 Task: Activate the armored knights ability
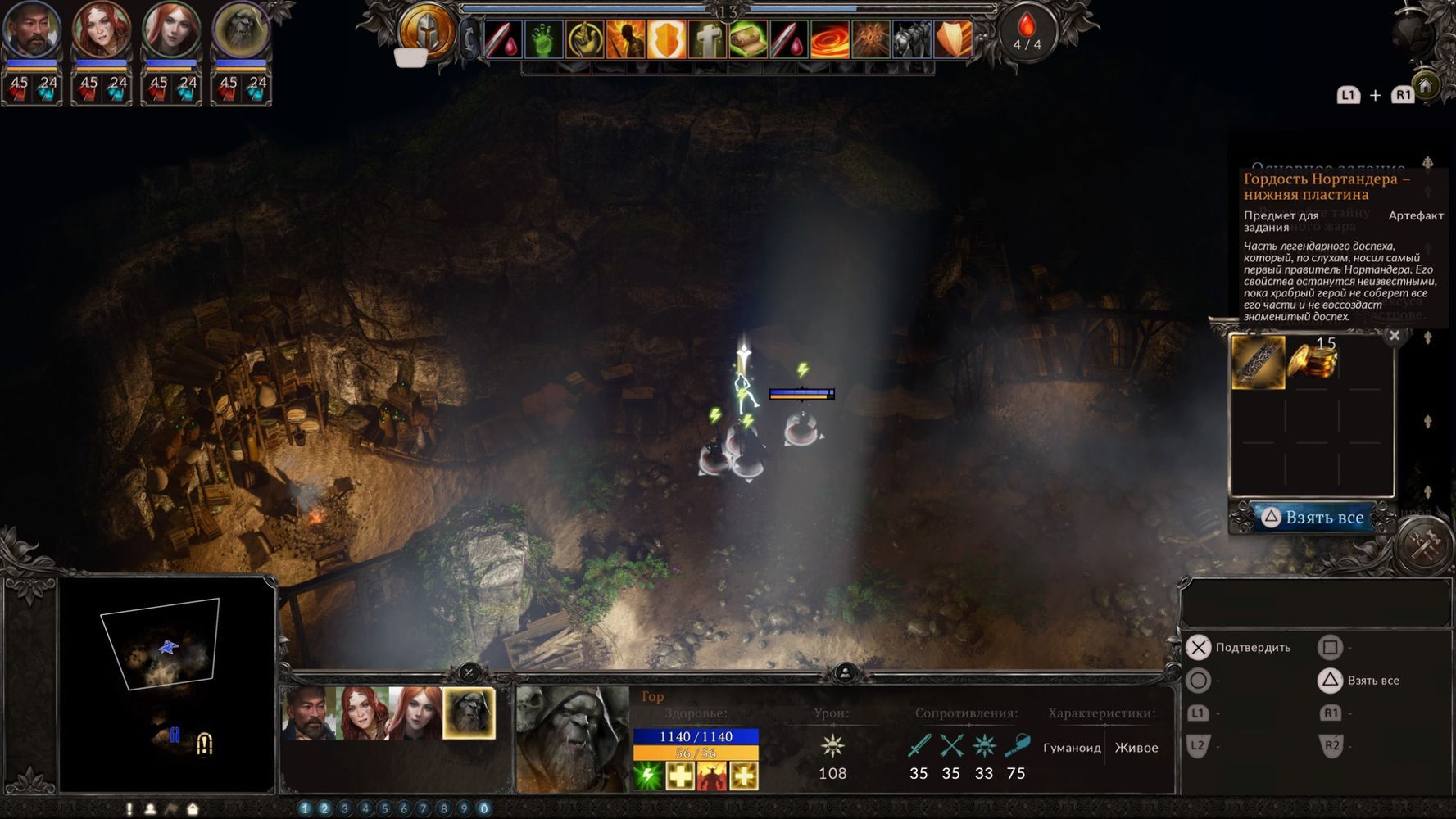point(912,38)
